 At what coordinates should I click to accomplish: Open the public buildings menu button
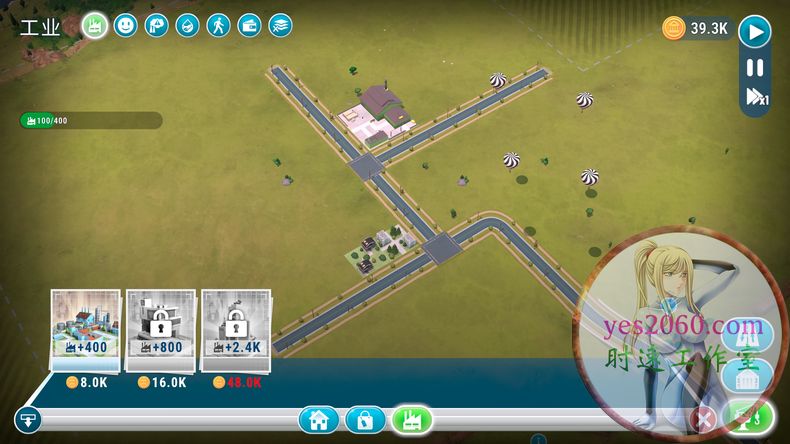coord(750,379)
